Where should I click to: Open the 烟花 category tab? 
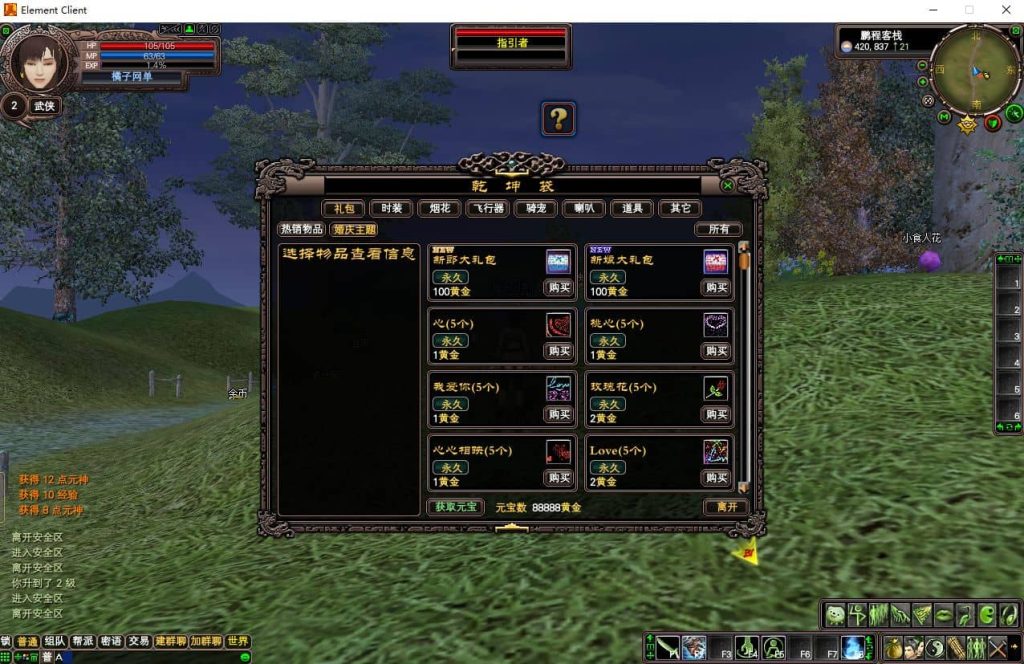[x=439, y=208]
